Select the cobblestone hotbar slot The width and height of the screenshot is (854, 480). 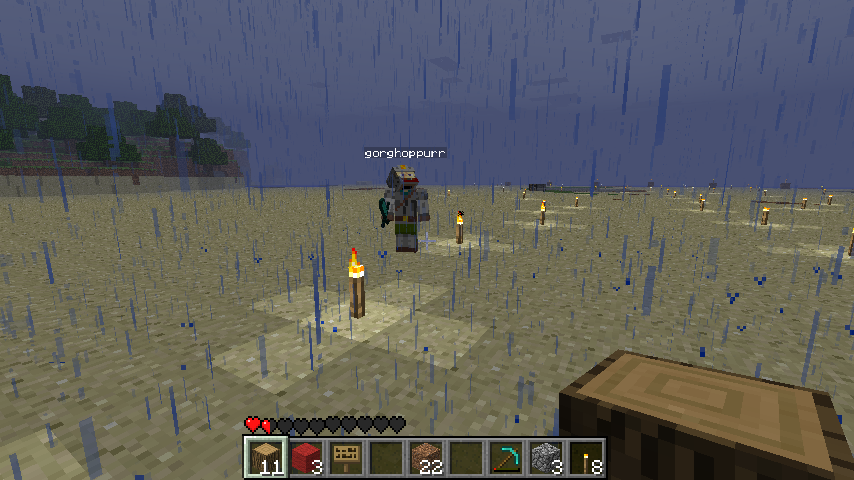point(546,458)
